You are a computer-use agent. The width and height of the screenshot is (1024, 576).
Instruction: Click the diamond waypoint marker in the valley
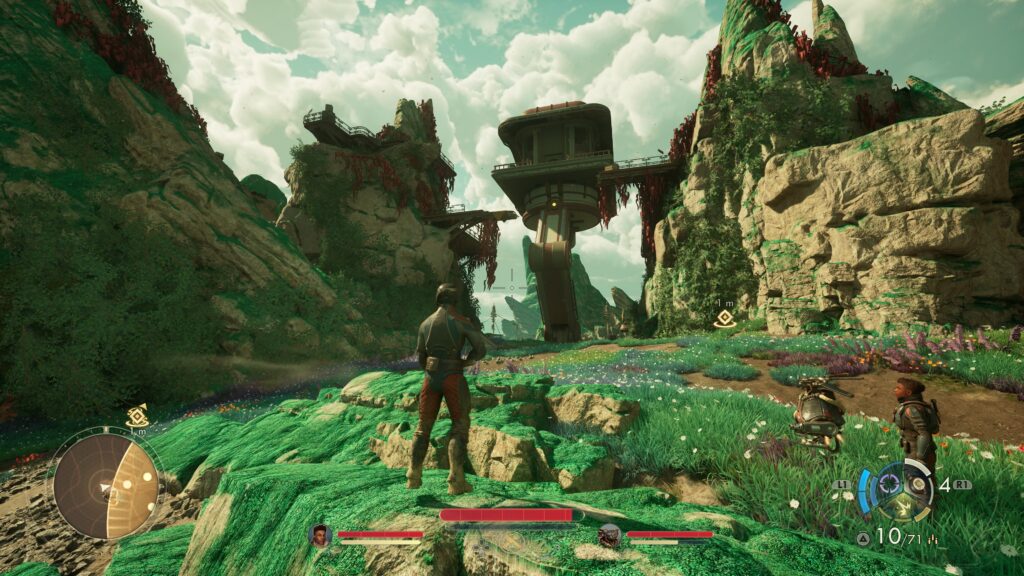(725, 318)
